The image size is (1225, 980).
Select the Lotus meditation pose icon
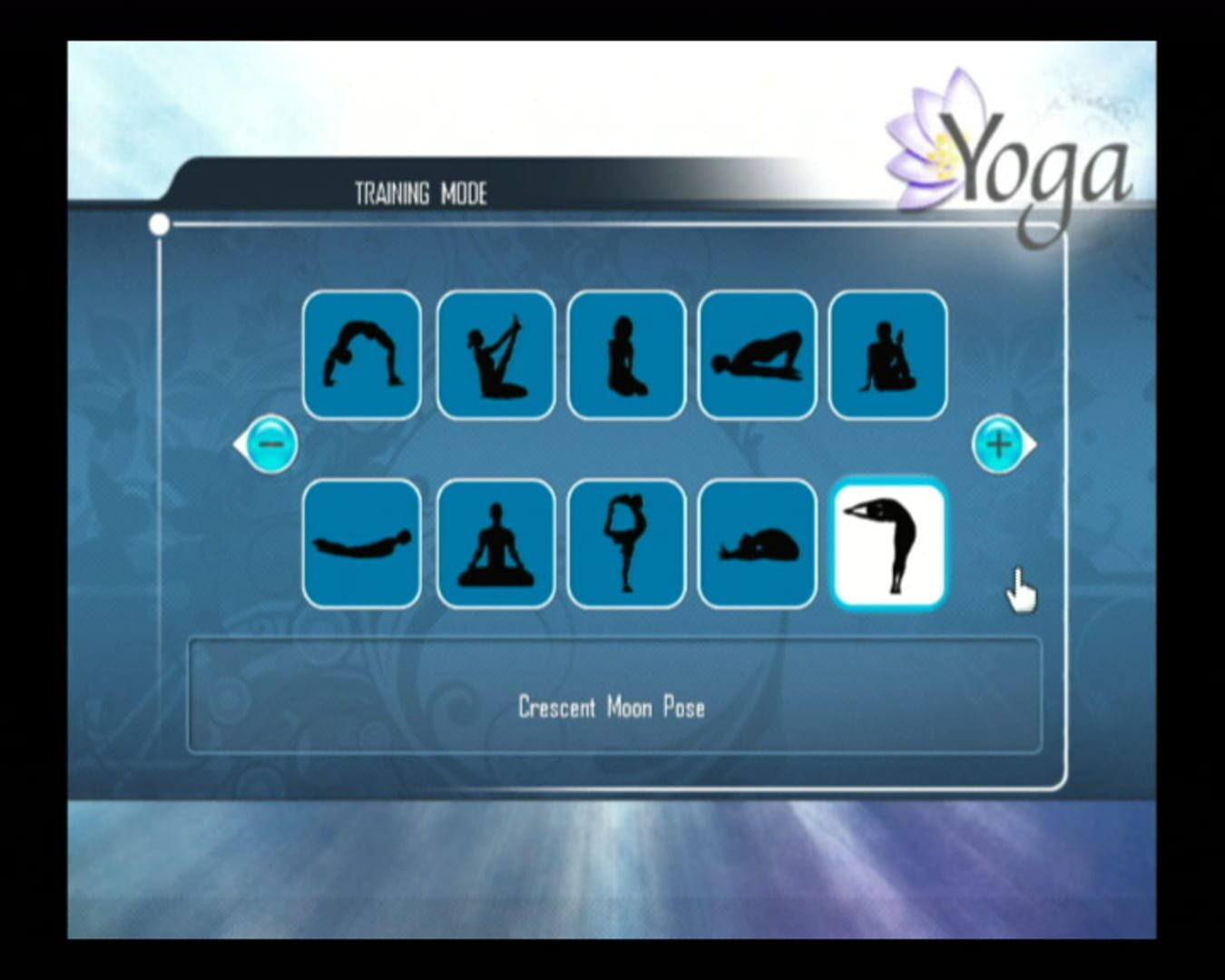495,544
